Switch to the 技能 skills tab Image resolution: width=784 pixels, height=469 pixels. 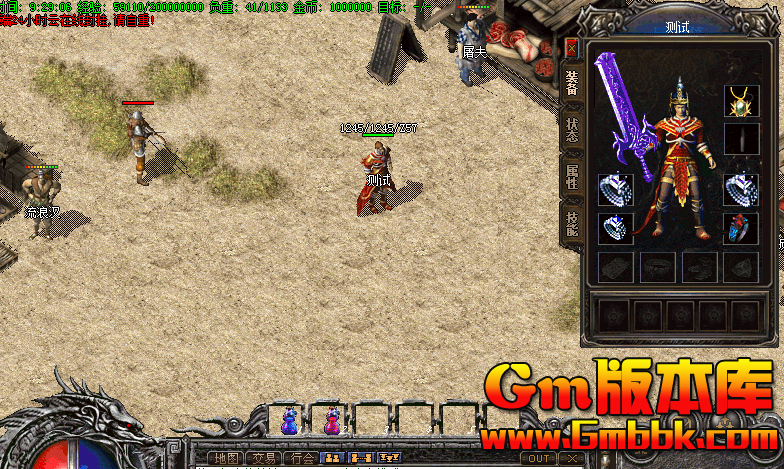click(x=571, y=223)
